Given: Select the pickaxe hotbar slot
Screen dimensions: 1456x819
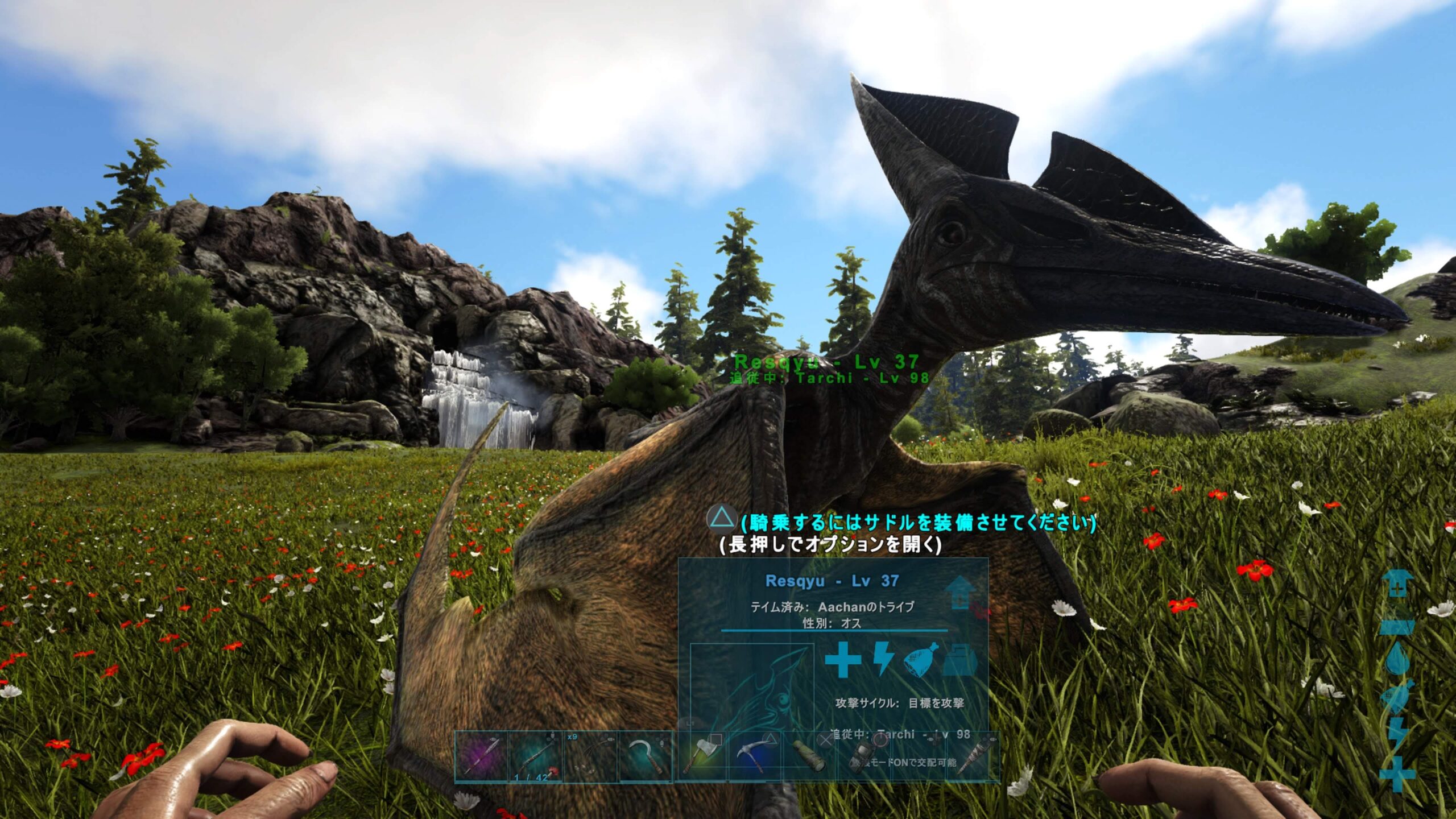Looking at the screenshot, I should pyautogui.click(x=756, y=757).
